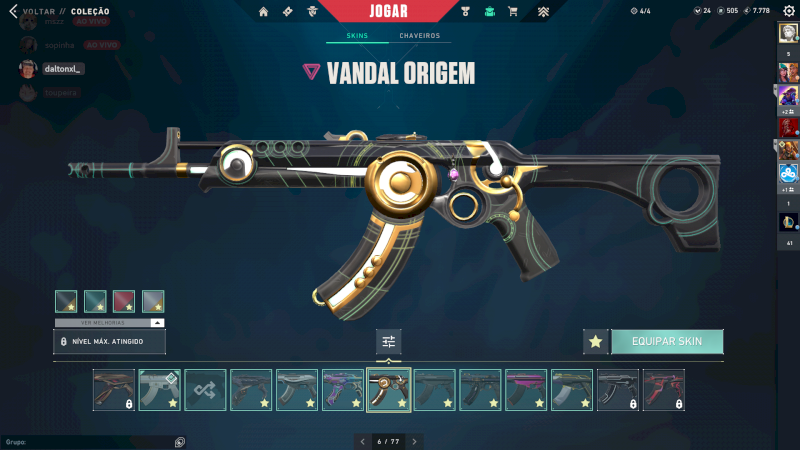Go back with the VOLTAR arrow

click(x=13, y=11)
